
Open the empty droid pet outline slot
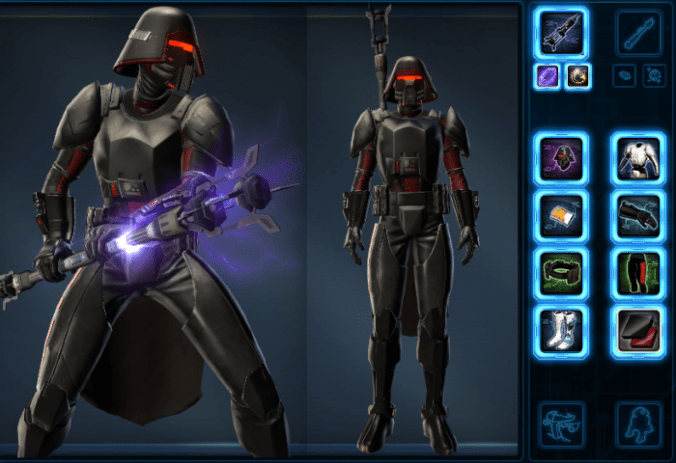pos(639,422)
